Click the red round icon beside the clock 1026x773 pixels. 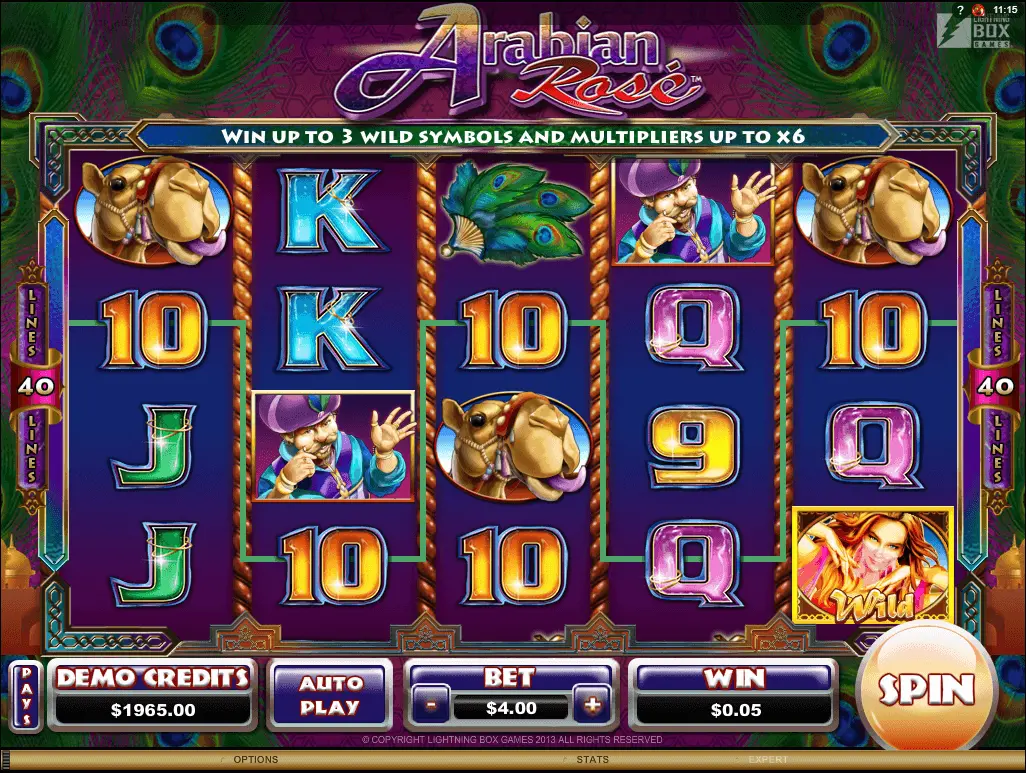click(978, 8)
